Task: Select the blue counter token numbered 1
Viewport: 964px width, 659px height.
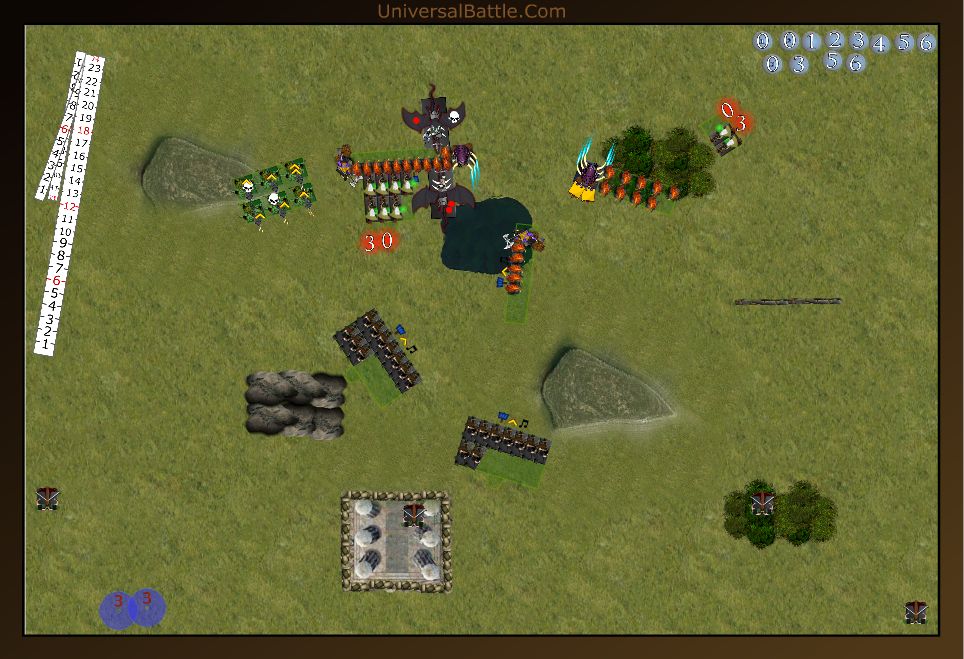Action: [x=812, y=41]
